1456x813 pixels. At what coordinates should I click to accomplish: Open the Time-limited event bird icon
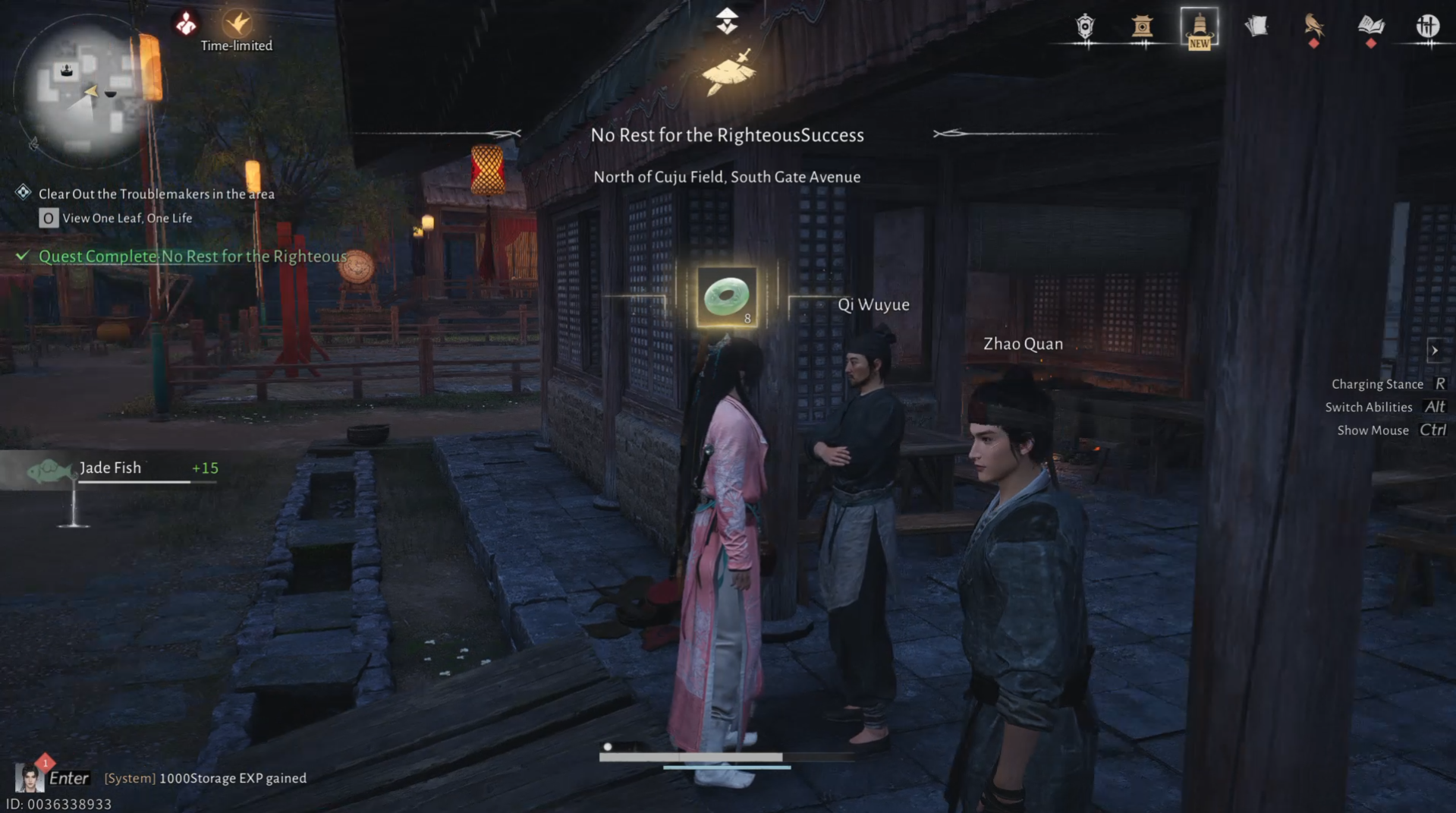236,21
